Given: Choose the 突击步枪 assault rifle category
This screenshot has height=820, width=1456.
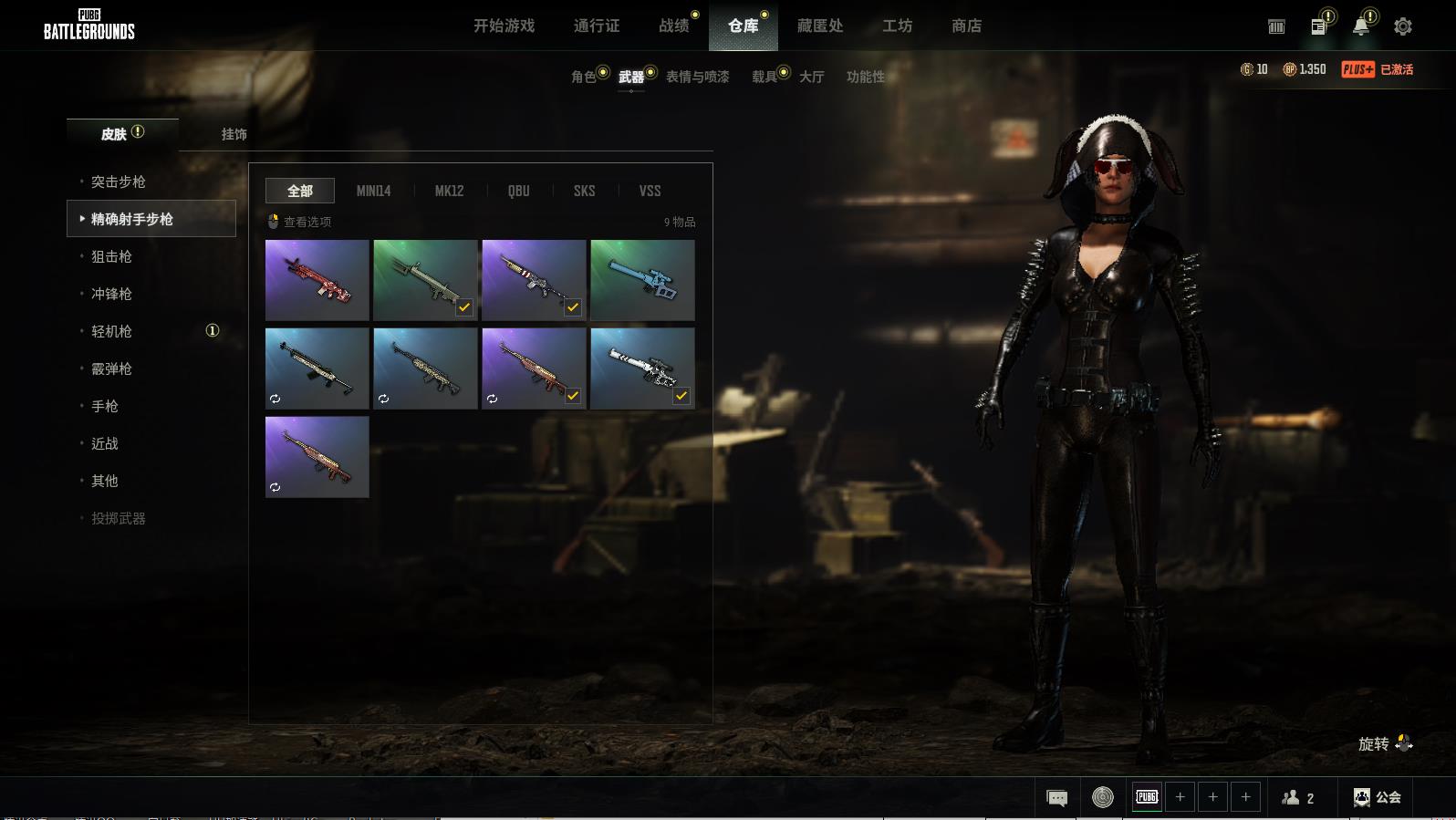Looking at the screenshot, I should (119, 182).
